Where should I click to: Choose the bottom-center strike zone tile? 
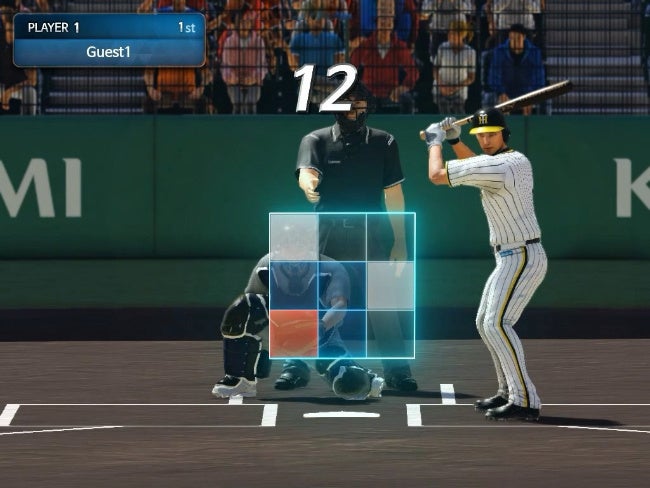point(342,333)
